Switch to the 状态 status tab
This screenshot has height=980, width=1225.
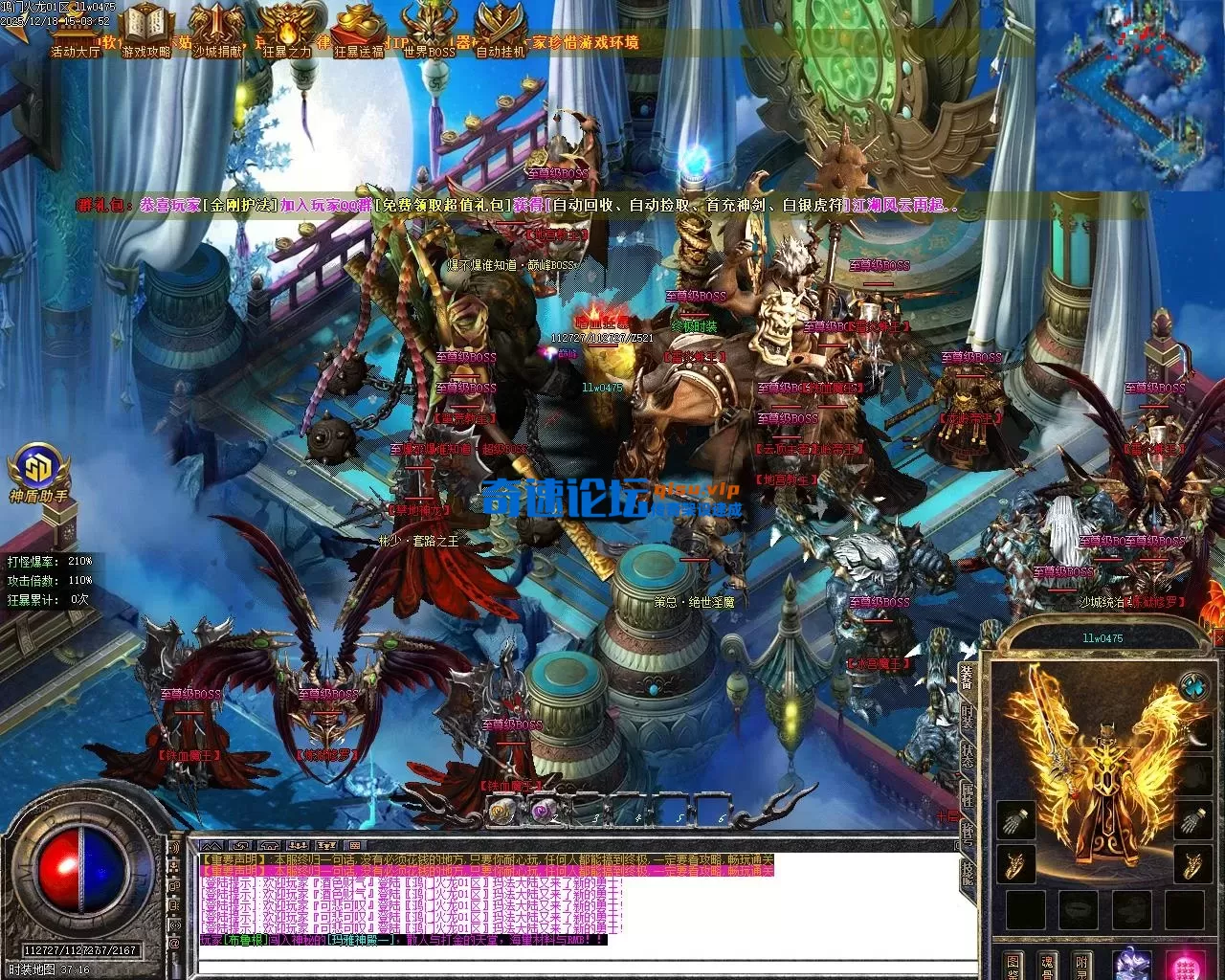point(967,754)
